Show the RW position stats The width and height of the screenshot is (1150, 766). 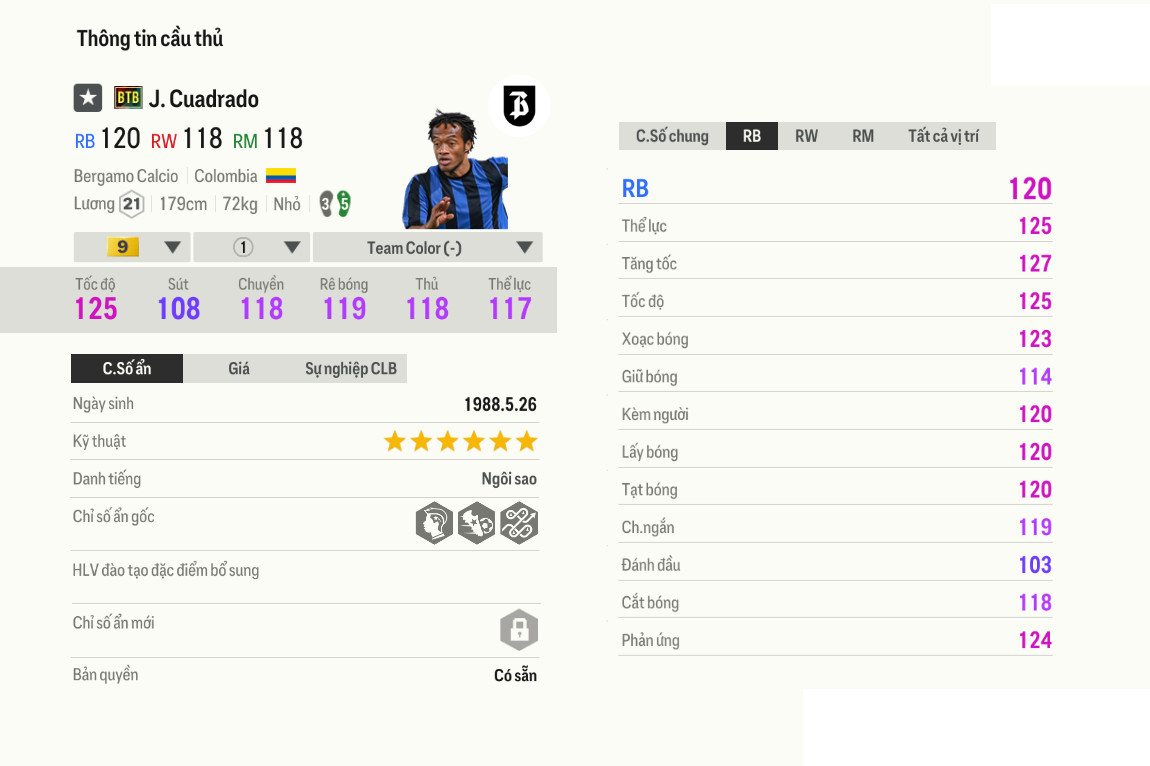[806, 136]
